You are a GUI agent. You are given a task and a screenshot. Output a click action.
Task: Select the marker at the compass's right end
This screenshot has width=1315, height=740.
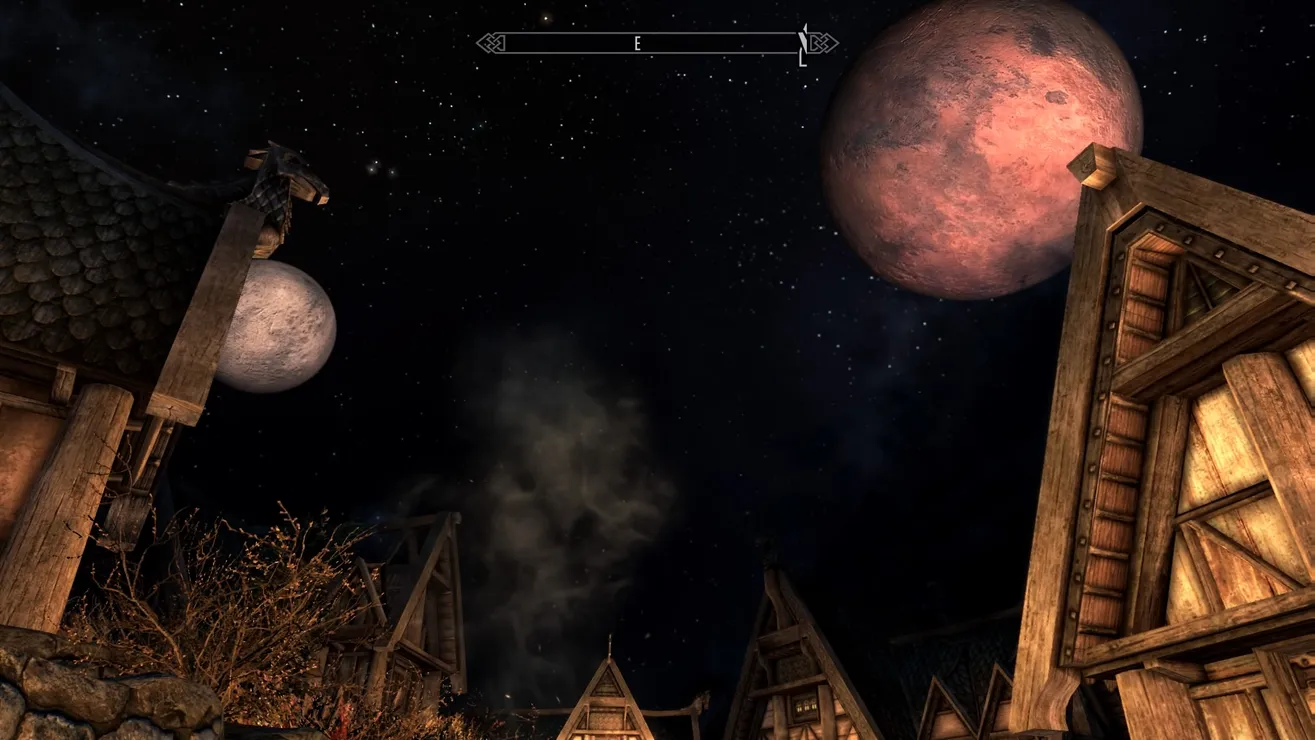802,47
